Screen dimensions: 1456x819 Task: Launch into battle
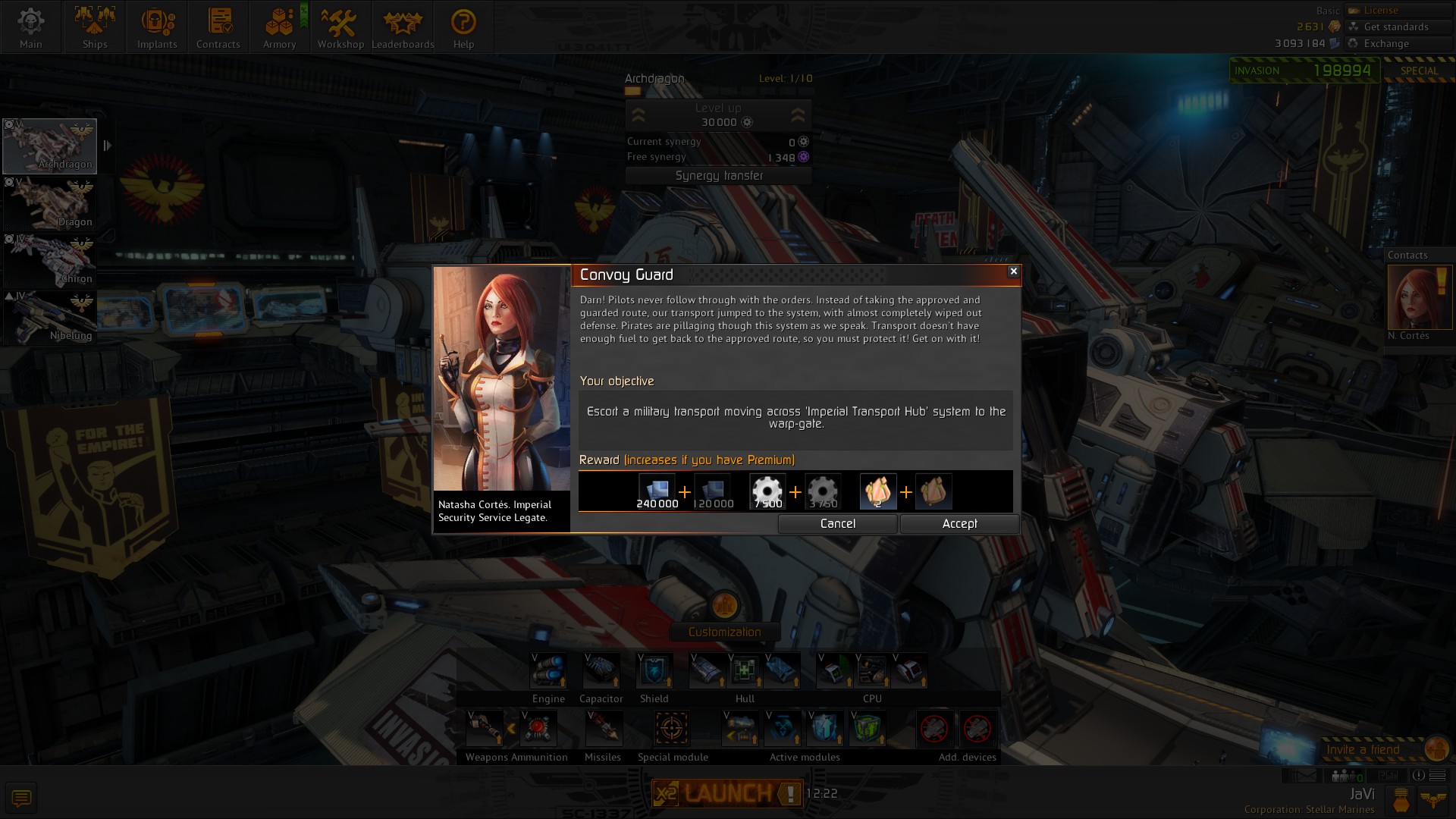click(x=726, y=793)
